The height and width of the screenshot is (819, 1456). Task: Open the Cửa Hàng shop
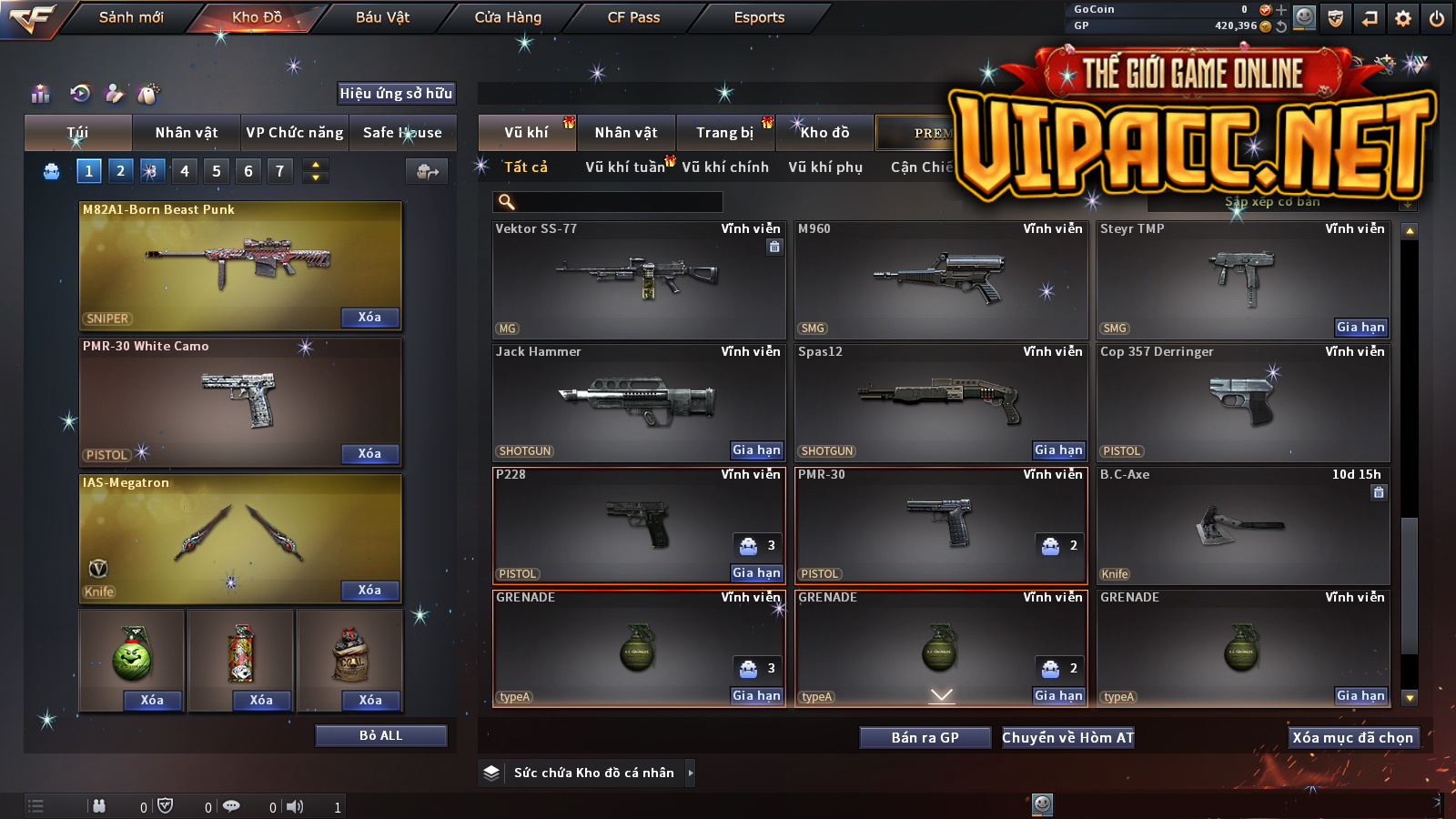(x=508, y=17)
